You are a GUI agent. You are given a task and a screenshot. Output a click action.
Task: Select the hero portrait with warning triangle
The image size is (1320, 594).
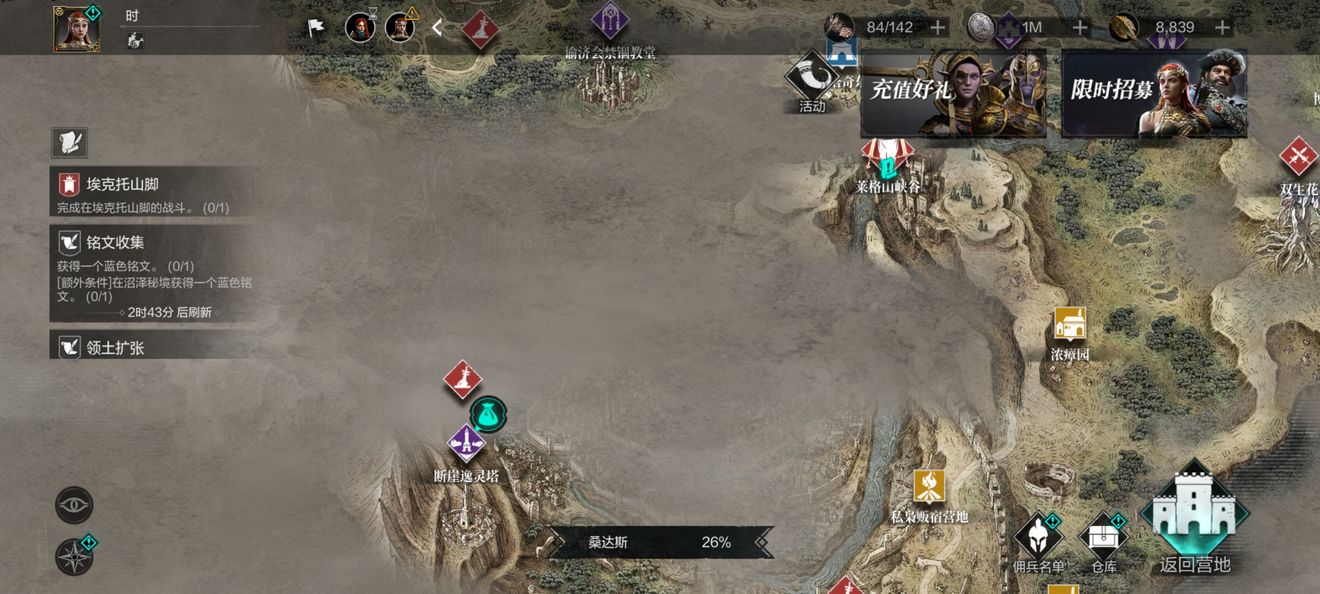(400, 27)
